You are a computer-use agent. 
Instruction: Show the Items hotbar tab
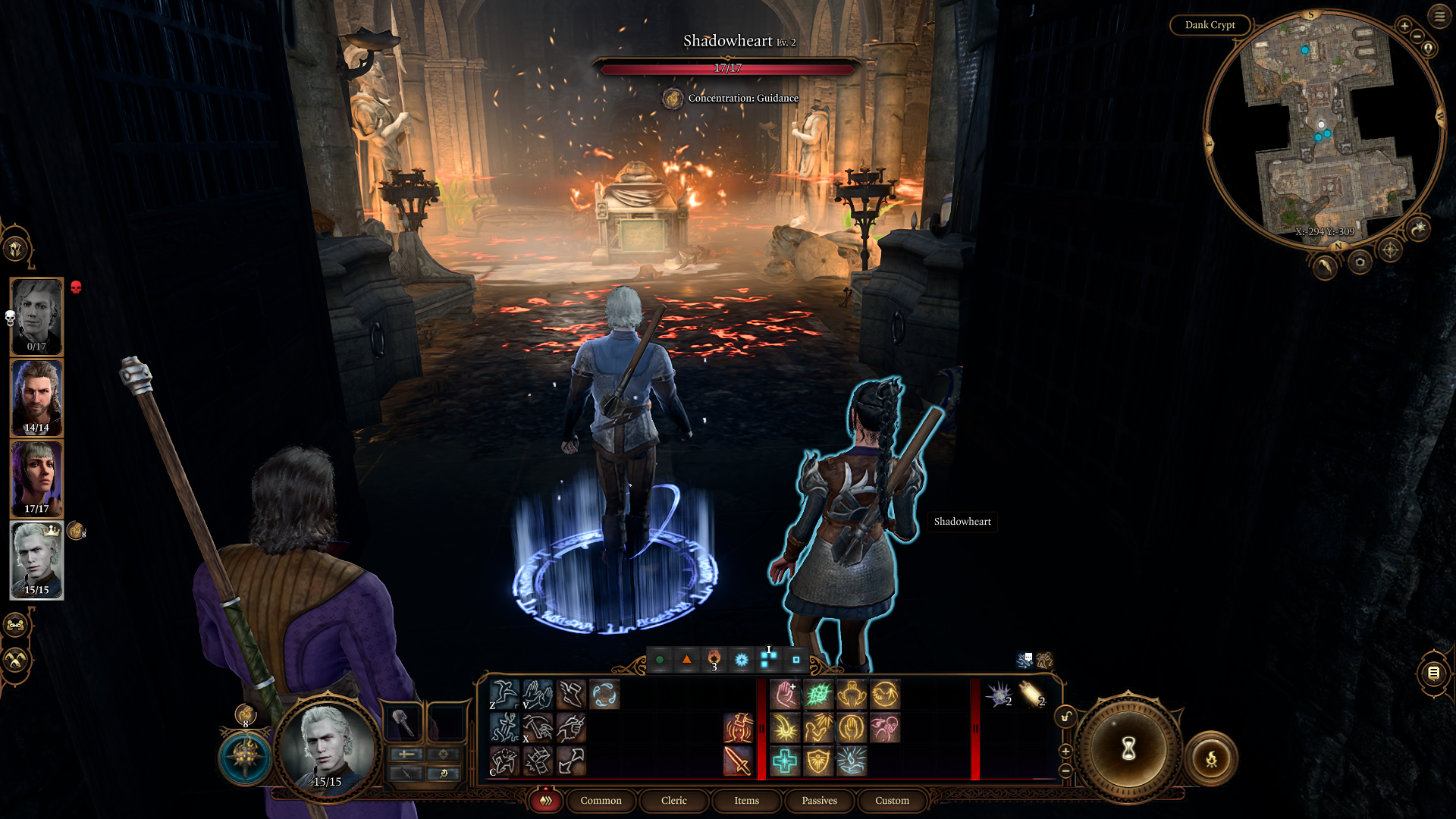point(746,801)
